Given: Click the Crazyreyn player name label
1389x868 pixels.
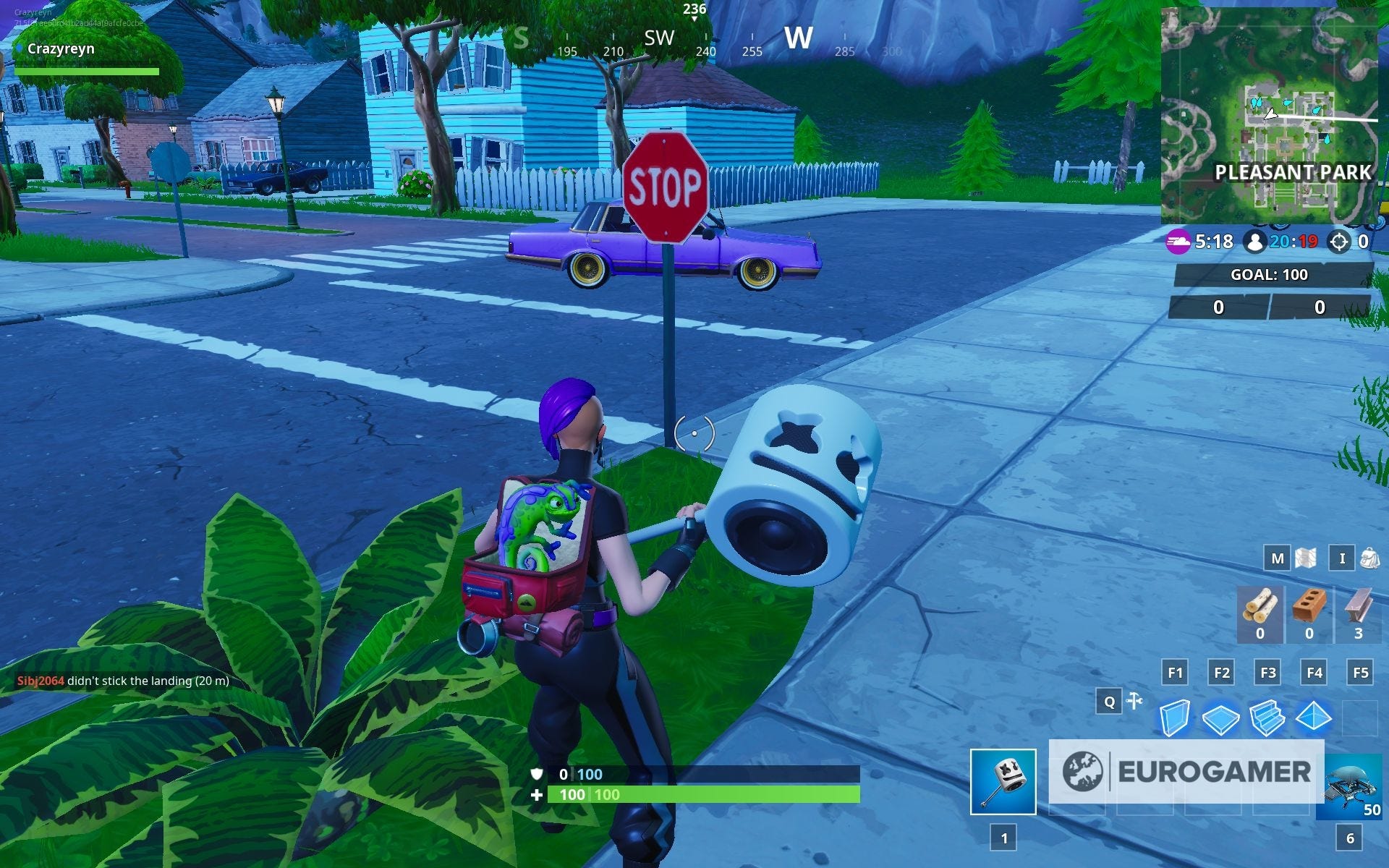Looking at the screenshot, I should click(61, 49).
